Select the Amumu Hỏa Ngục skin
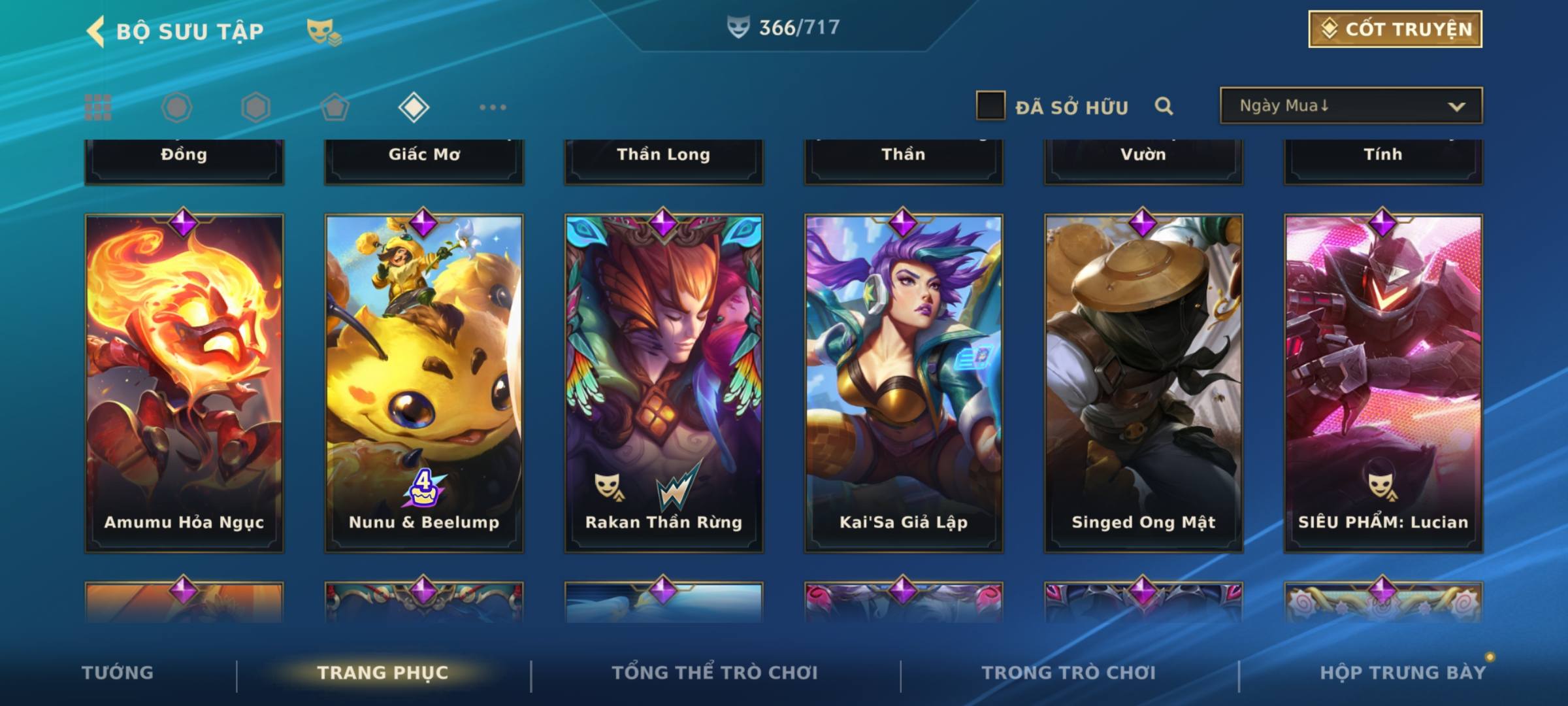The image size is (1568, 706). pos(184,382)
